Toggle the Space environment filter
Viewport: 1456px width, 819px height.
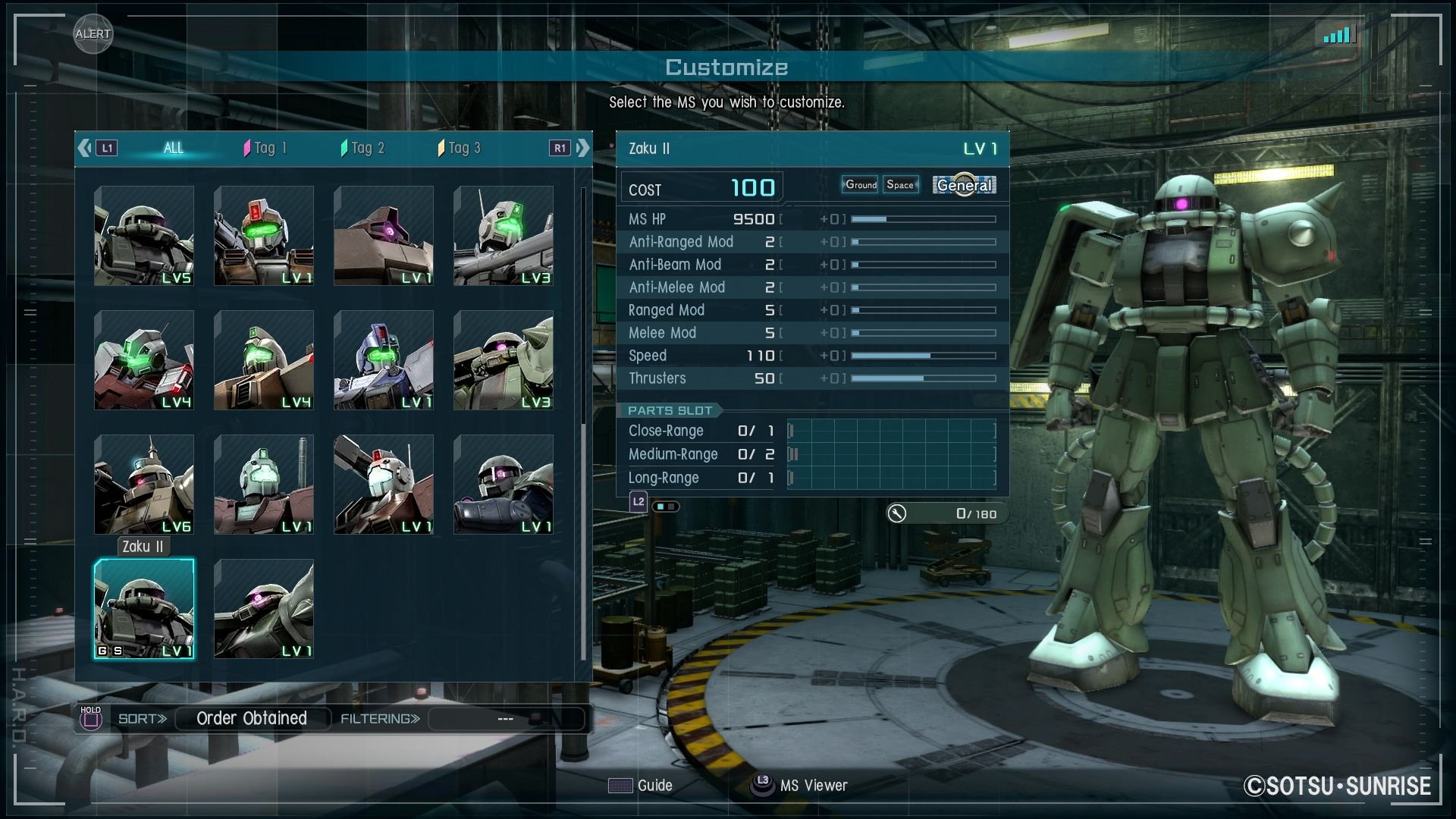pyautogui.click(x=900, y=184)
